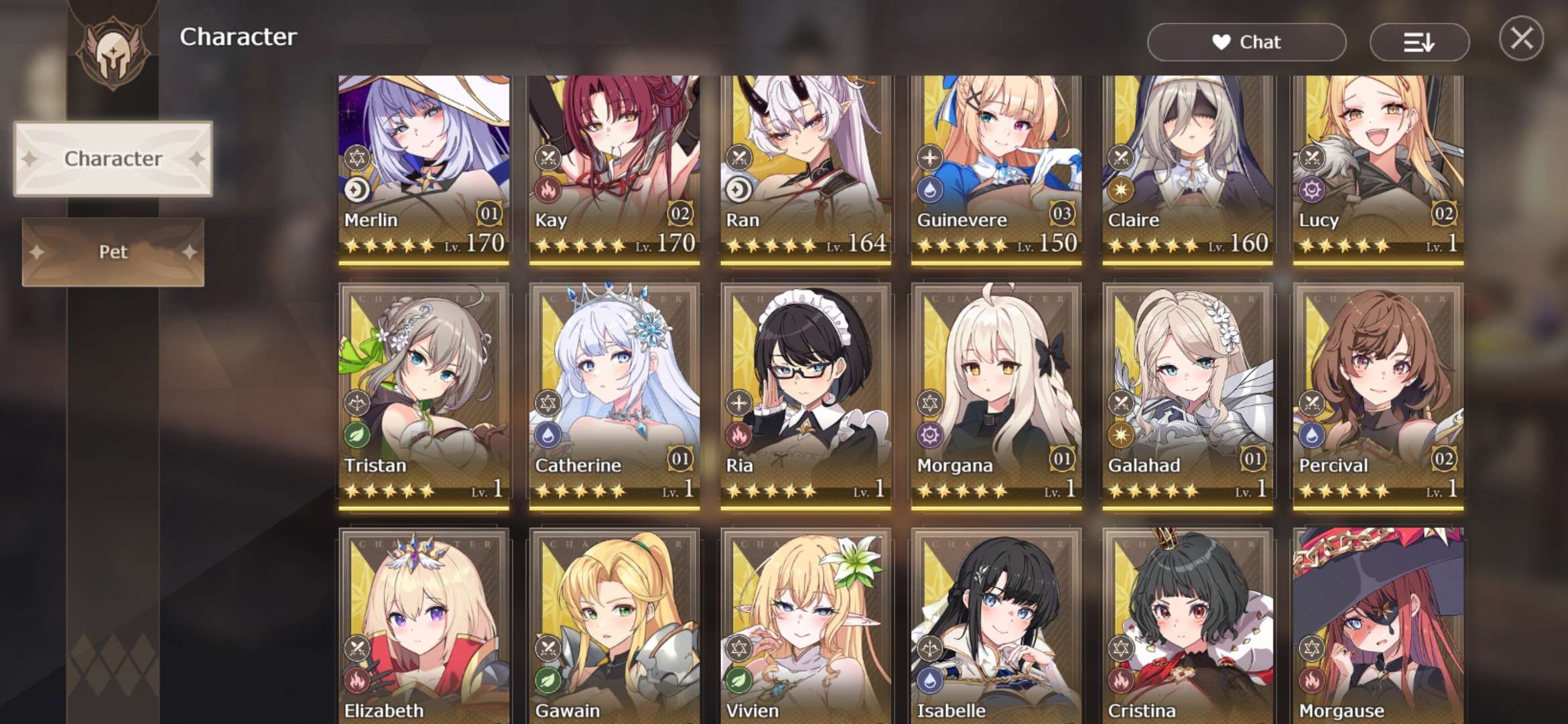The width and height of the screenshot is (1568, 724).
Task: Pick the Morgause character card
Action: point(1378,627)
